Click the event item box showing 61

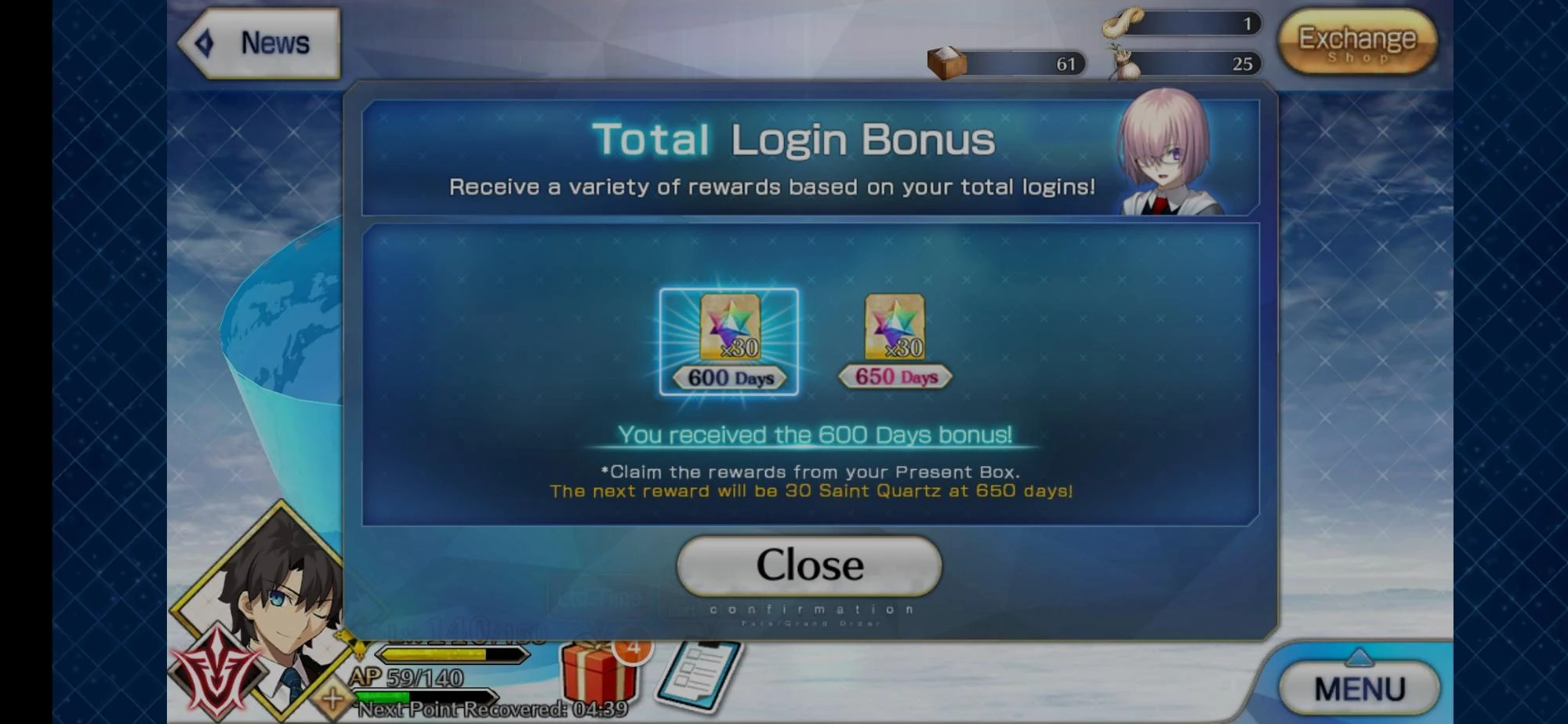(944, 63)
